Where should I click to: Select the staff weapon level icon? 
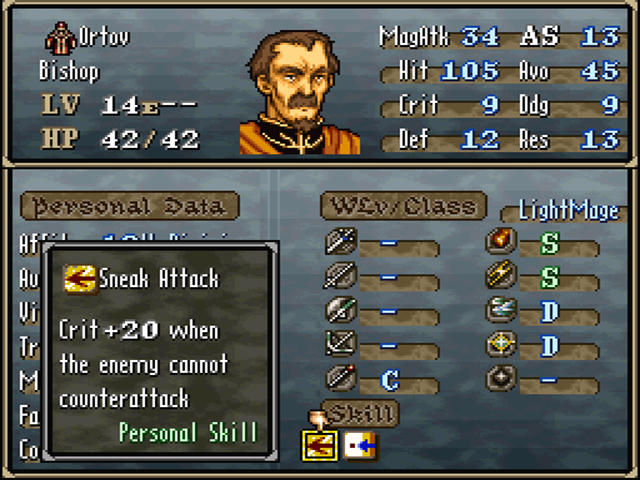pyautogui.click(x=341, y=380)
